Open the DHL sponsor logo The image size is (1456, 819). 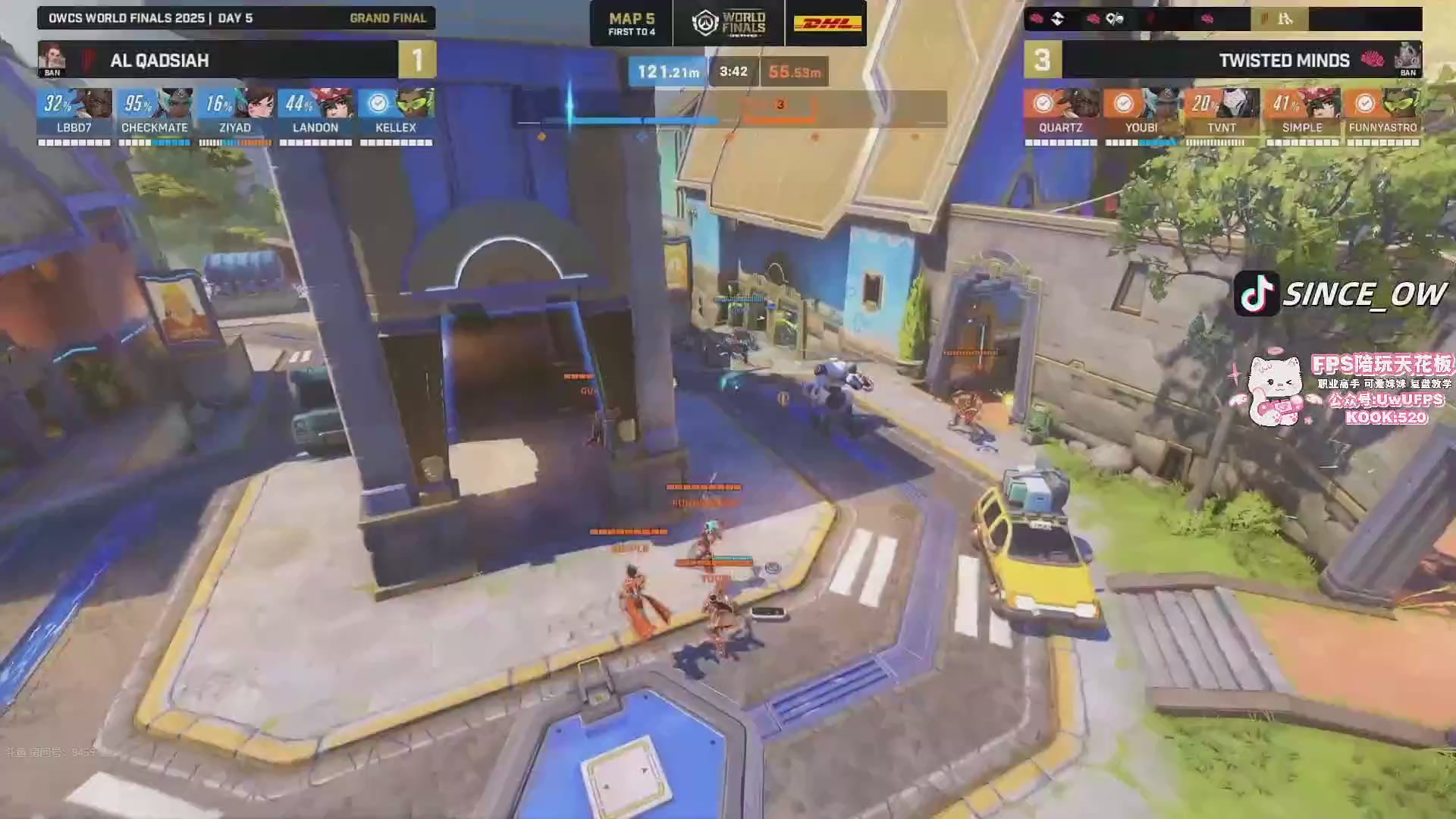point(827,24)
